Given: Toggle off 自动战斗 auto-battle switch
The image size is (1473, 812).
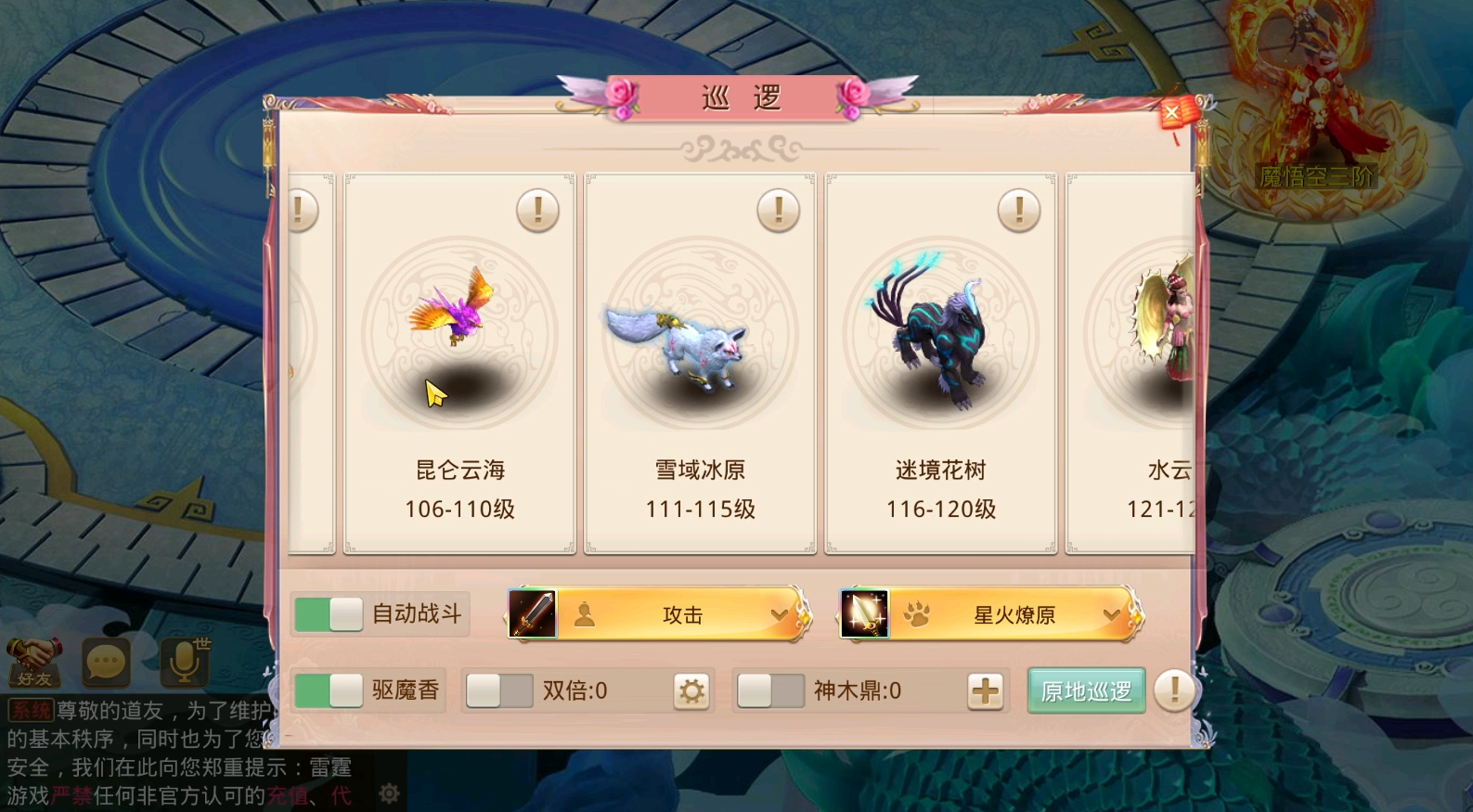Looking at the screenshot, I should click(327, 613).
